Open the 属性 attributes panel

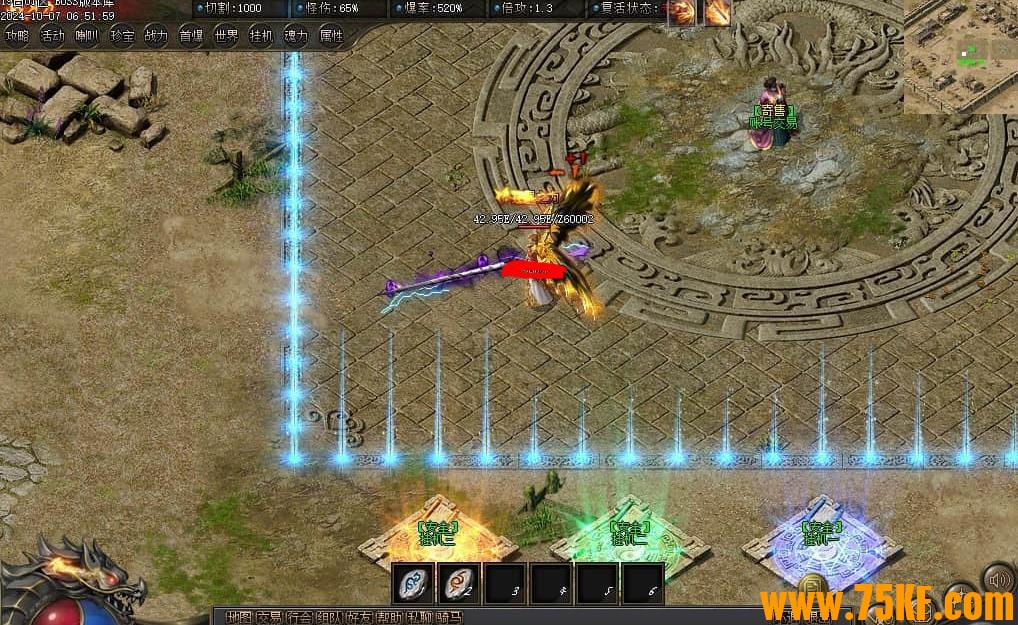330,36
